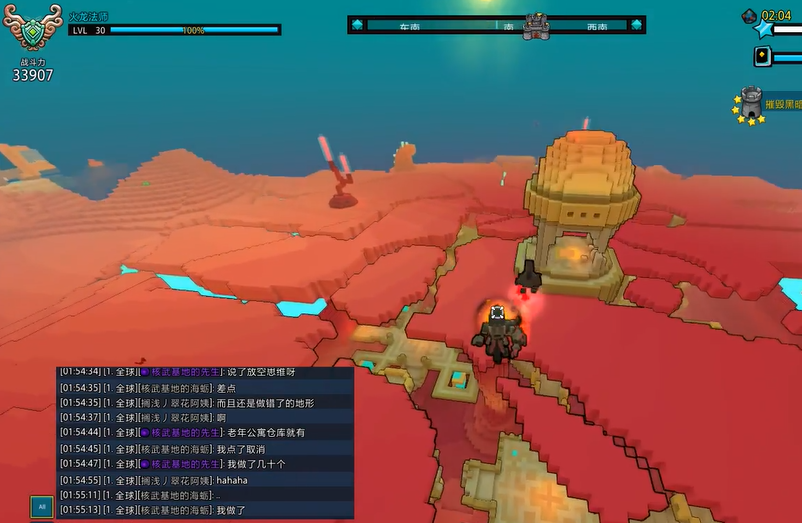Click the "All" chat channel button
802x523 pixels.
click(x=41, y=506)
